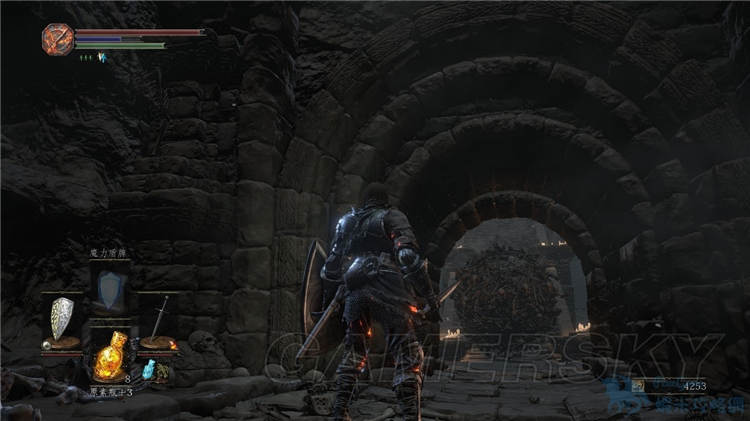
Task: Click the left-hand shield equipment slot
Action: (x=62, y=320)
